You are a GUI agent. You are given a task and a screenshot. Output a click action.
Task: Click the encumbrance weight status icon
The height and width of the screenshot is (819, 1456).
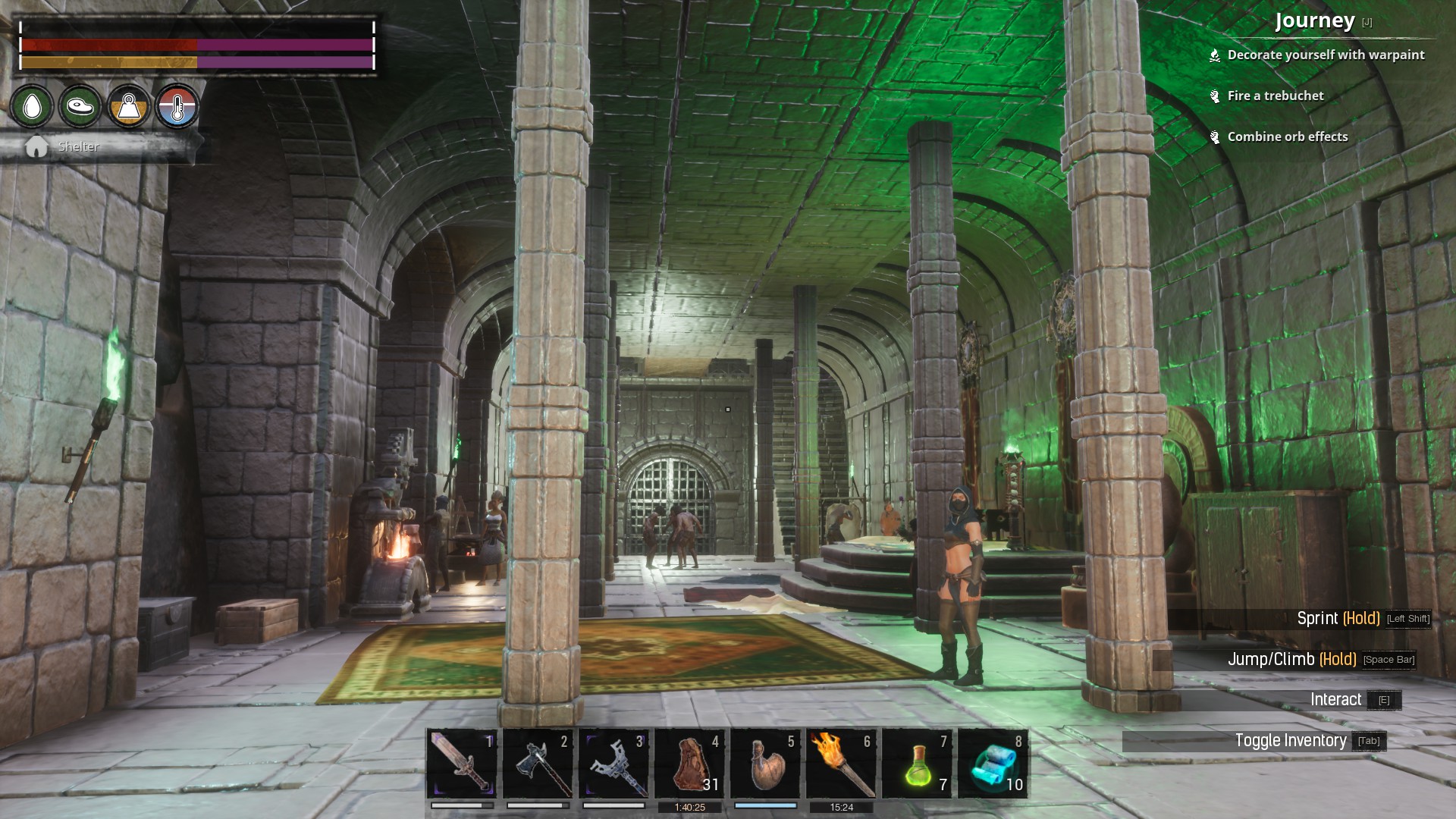pos(128,106)
